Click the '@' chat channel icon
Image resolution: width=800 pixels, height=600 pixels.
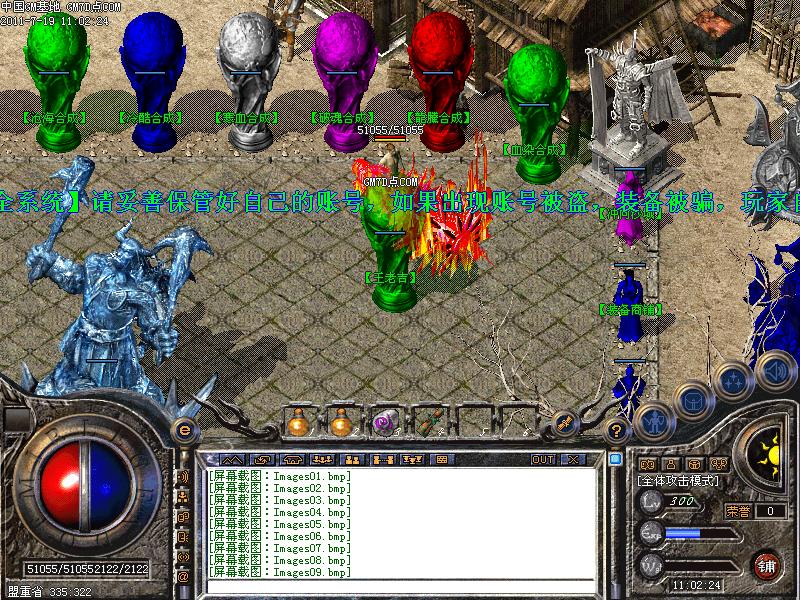(x=183, y=576)
